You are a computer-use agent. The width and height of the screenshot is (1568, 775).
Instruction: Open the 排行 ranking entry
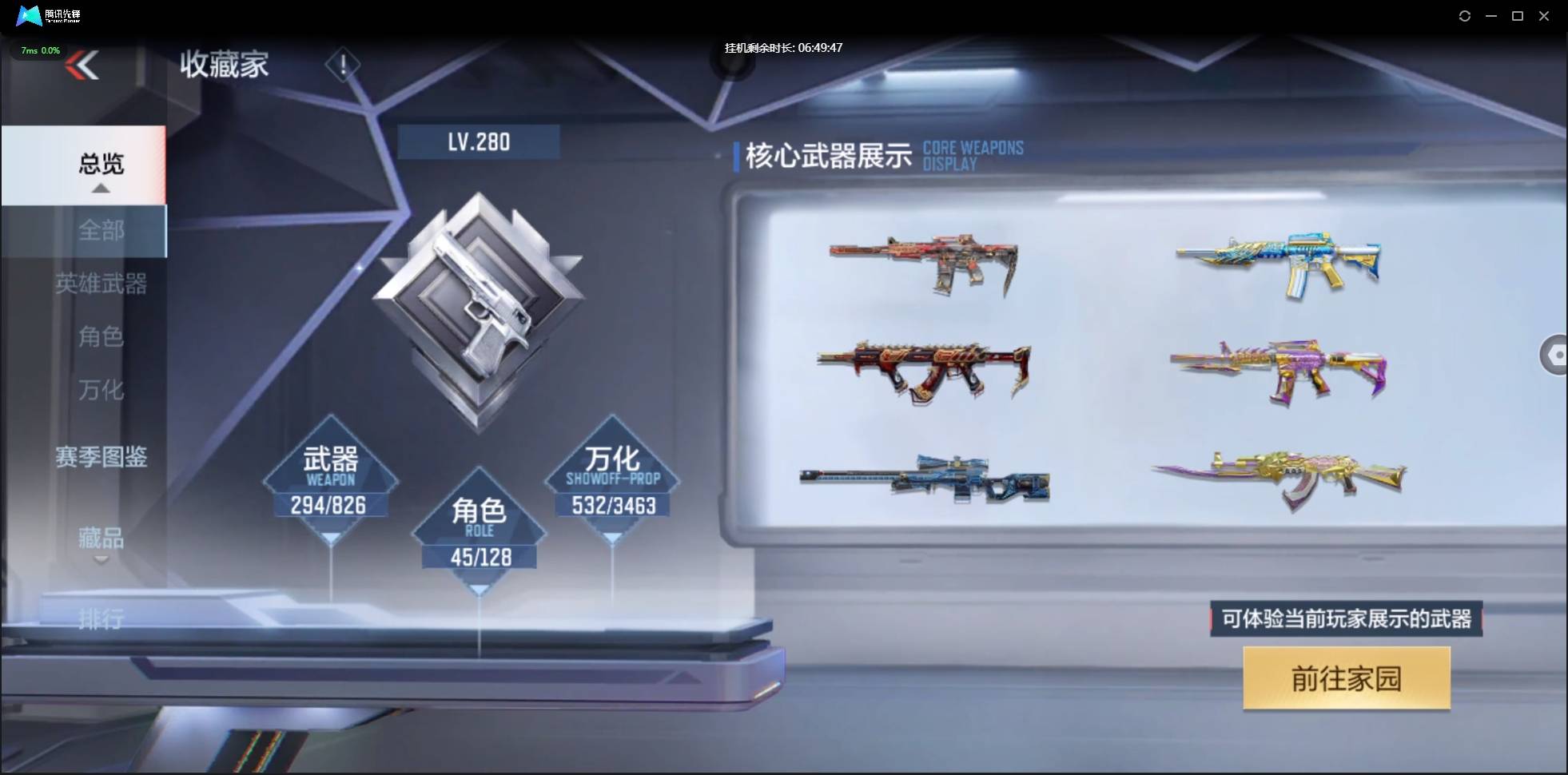(99, 619)
